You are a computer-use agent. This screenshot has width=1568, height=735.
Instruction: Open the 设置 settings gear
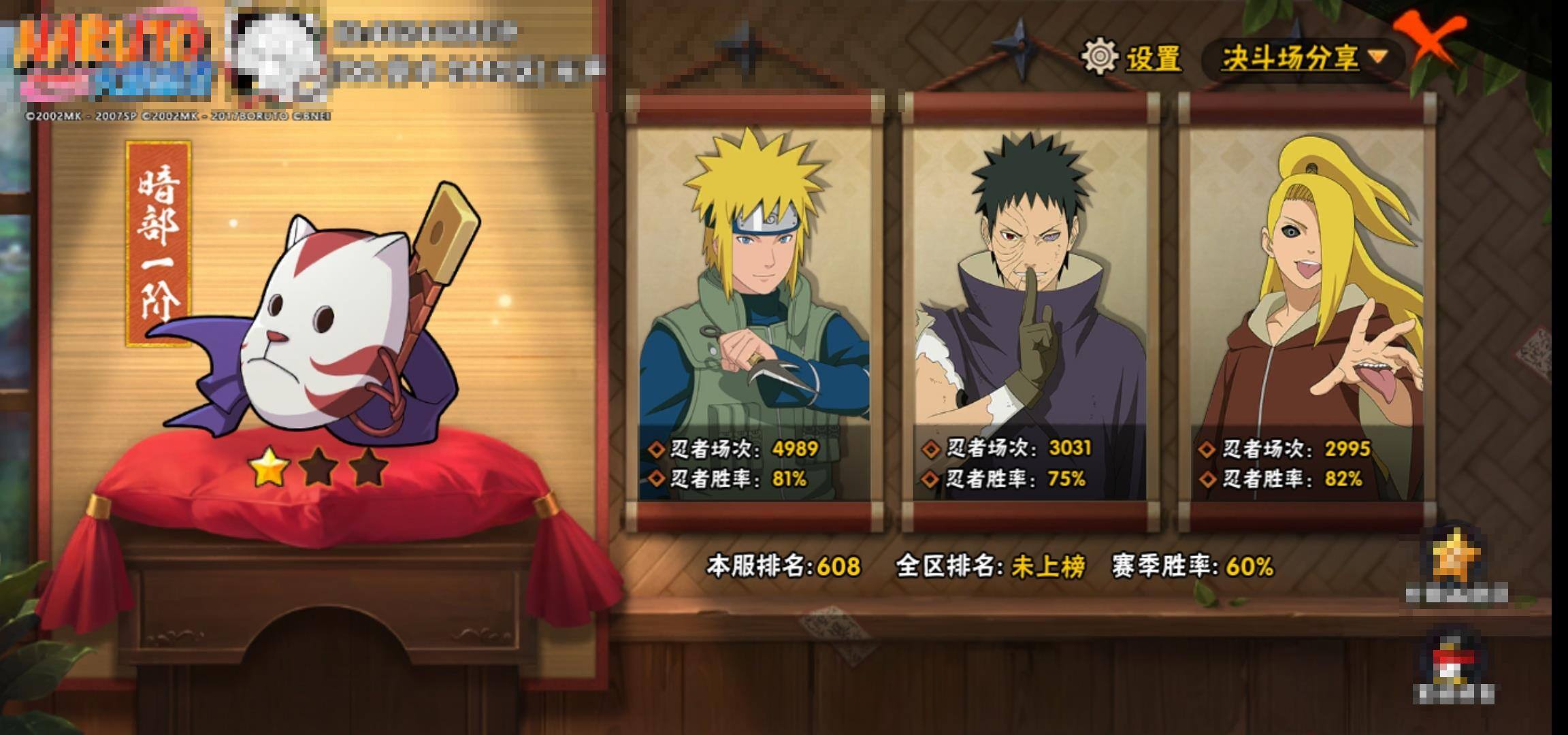coord(1131,56)
